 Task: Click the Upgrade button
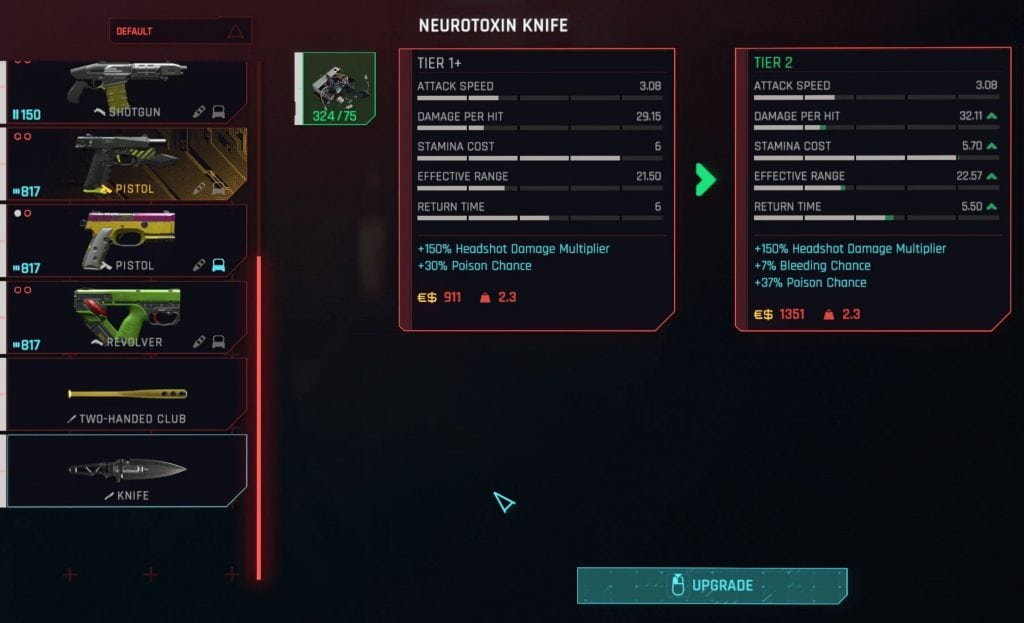tap(711, 585)
